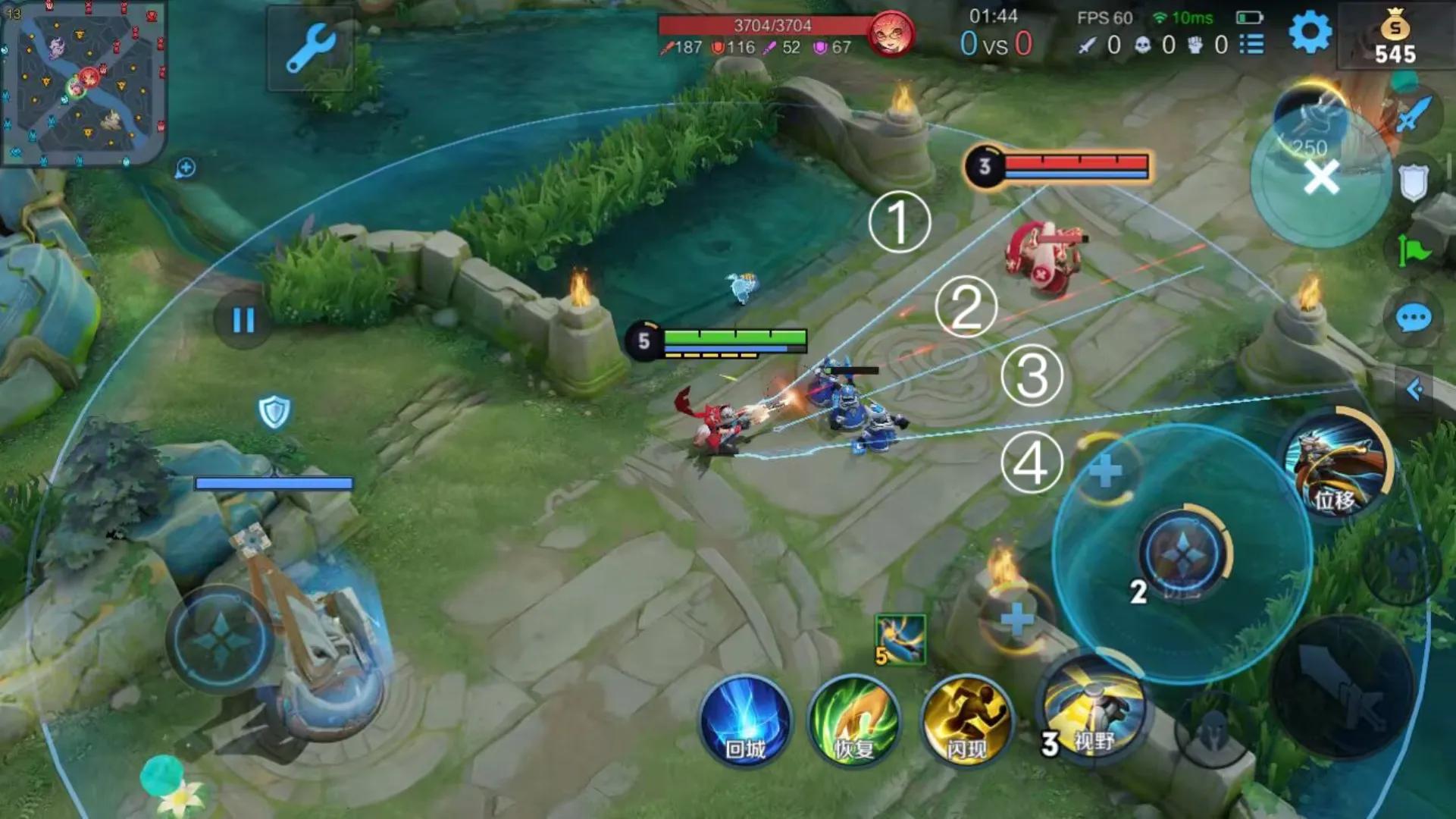
Task: Use the blue equipment active item
Action: [x=900, y=639]
